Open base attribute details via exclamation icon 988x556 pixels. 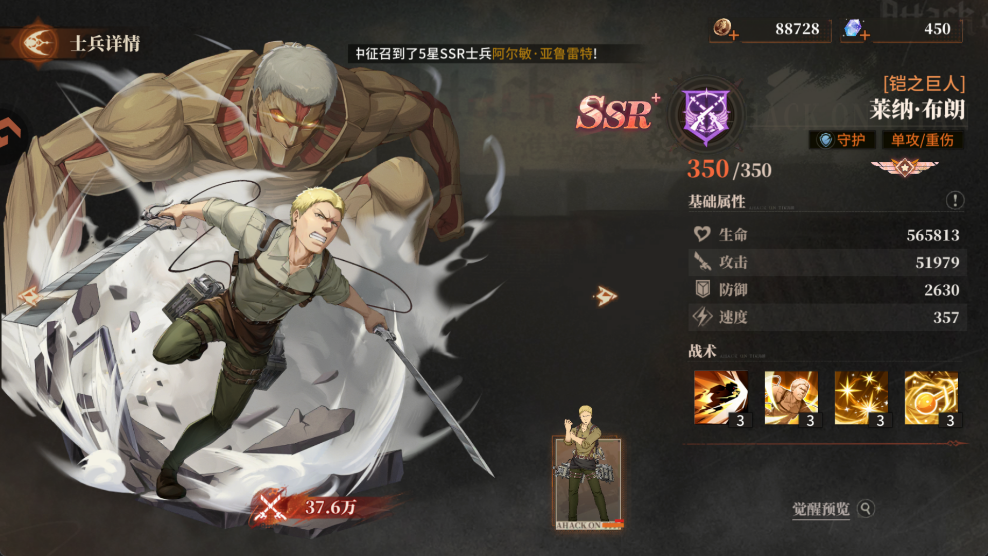955,201
